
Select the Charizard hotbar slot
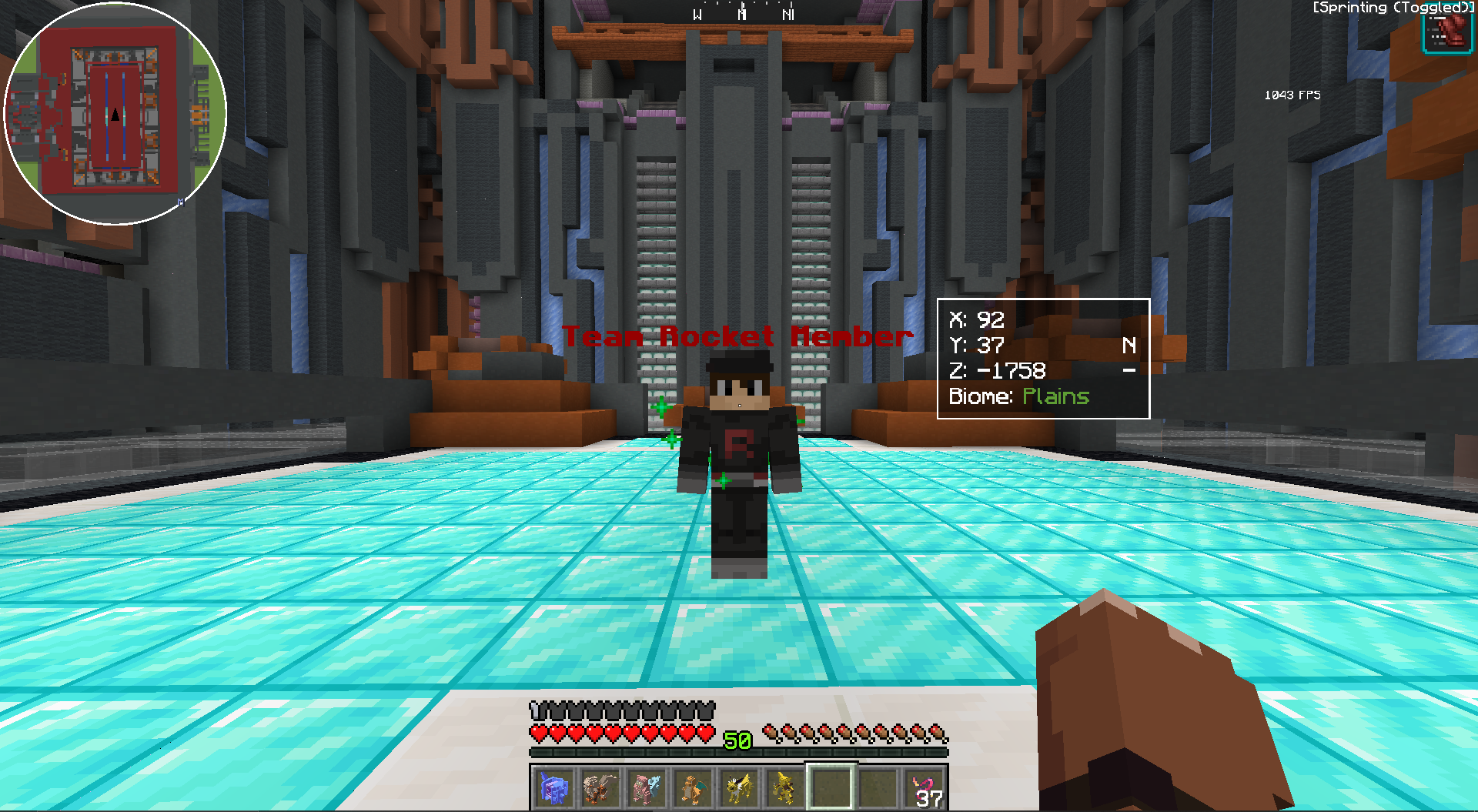tap(692, 788)
